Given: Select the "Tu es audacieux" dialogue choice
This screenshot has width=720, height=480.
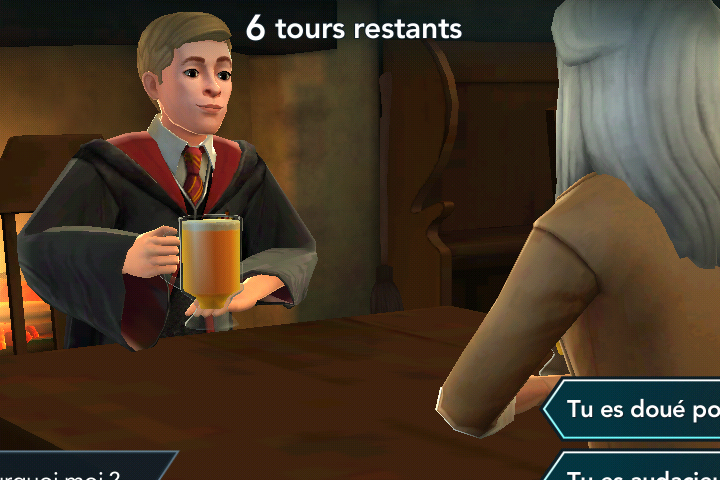Looking at the screenshot, I should coord(640,470).
